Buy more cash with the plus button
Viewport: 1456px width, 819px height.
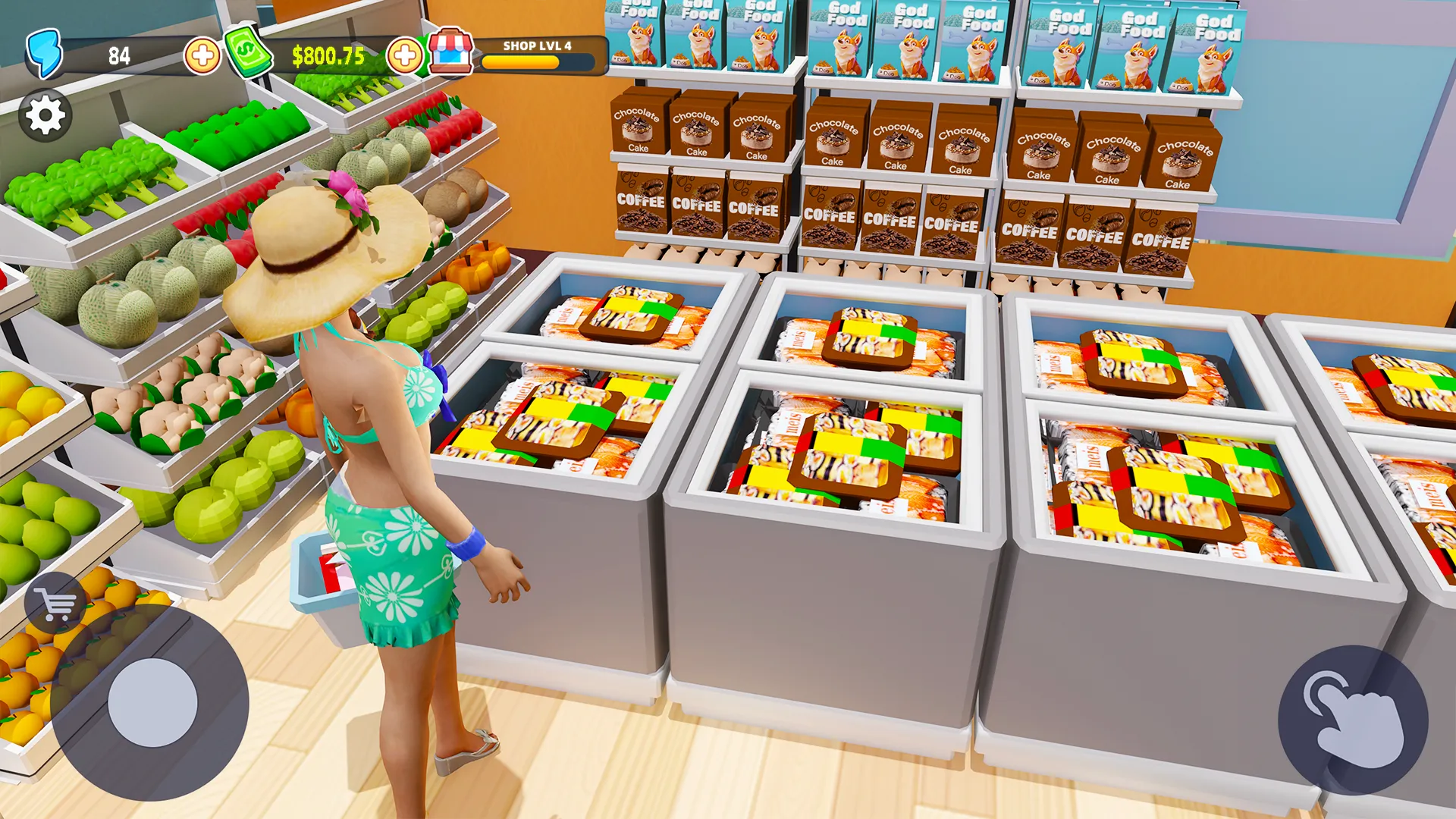point(405,55)
